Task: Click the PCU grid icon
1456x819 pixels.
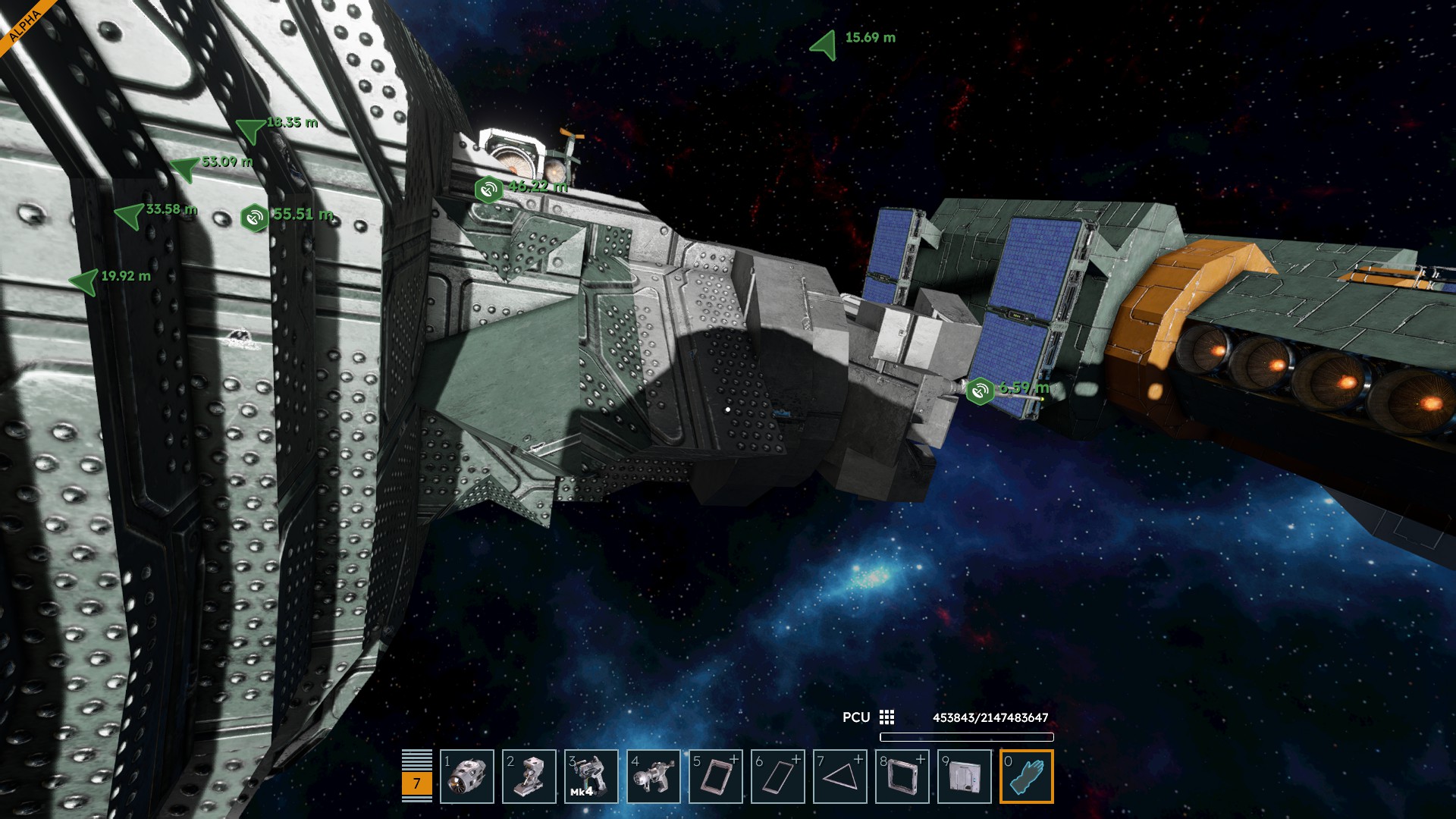Action: tap(886, 717)
